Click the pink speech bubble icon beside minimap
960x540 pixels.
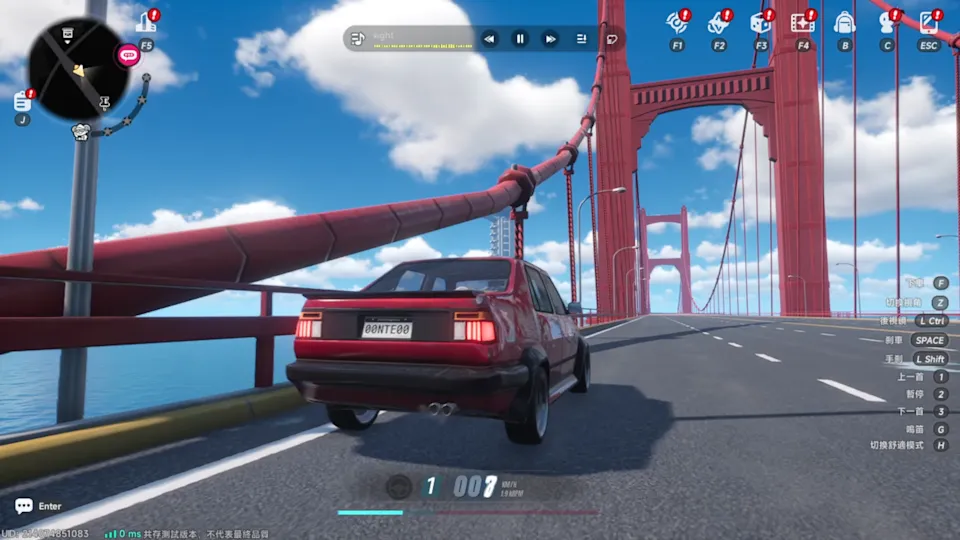pos(128,55)
